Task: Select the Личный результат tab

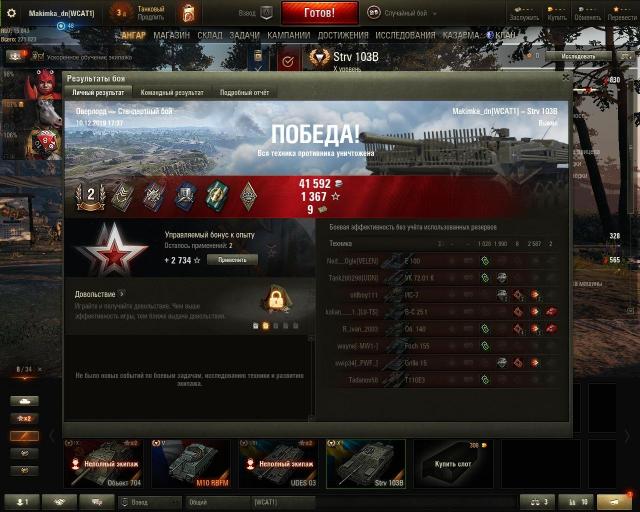Action: click(97, 92)
